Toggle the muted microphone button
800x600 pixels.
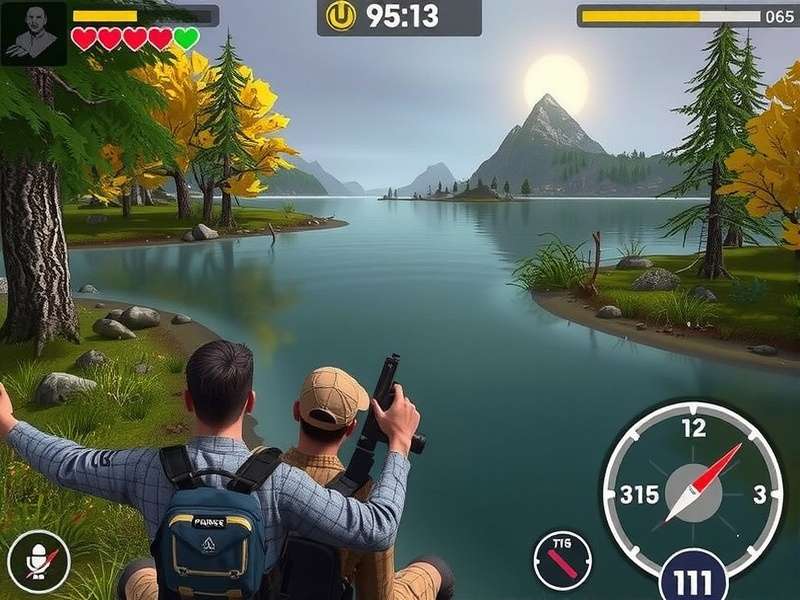(x=39, y=561)
